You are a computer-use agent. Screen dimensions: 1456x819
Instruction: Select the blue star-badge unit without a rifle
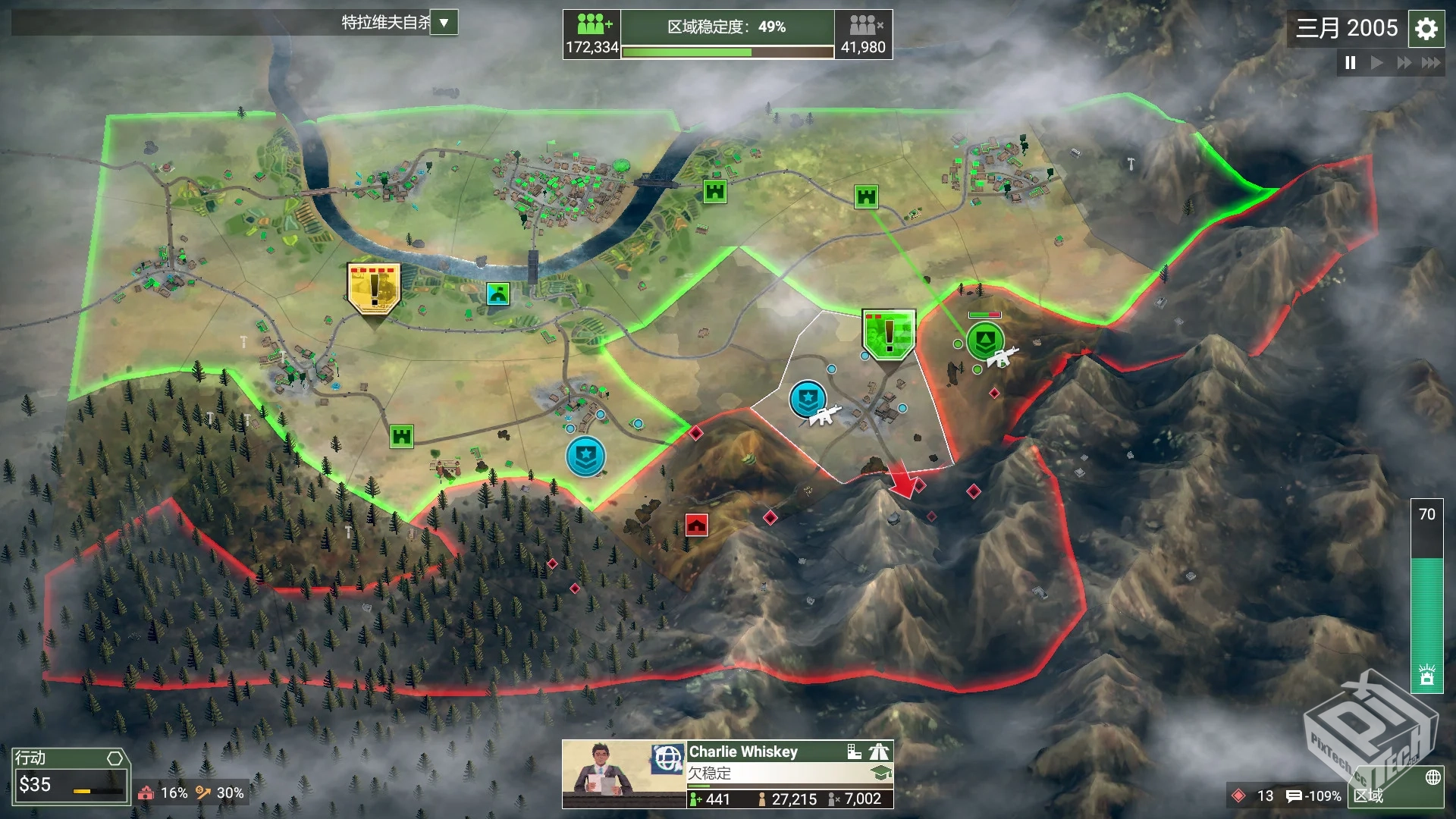click(585, 456)
